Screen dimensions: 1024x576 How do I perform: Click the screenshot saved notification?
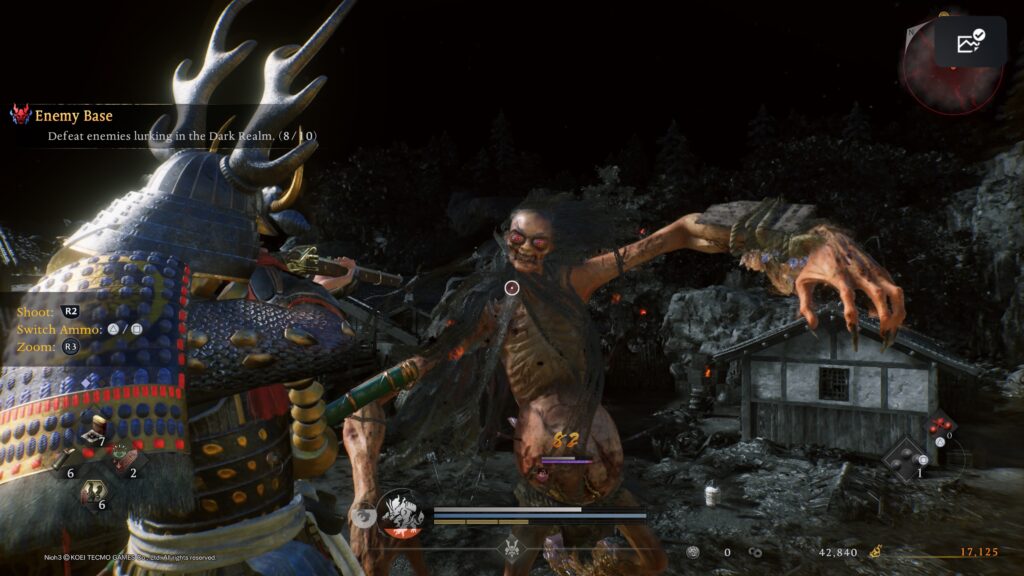[970, 42]
